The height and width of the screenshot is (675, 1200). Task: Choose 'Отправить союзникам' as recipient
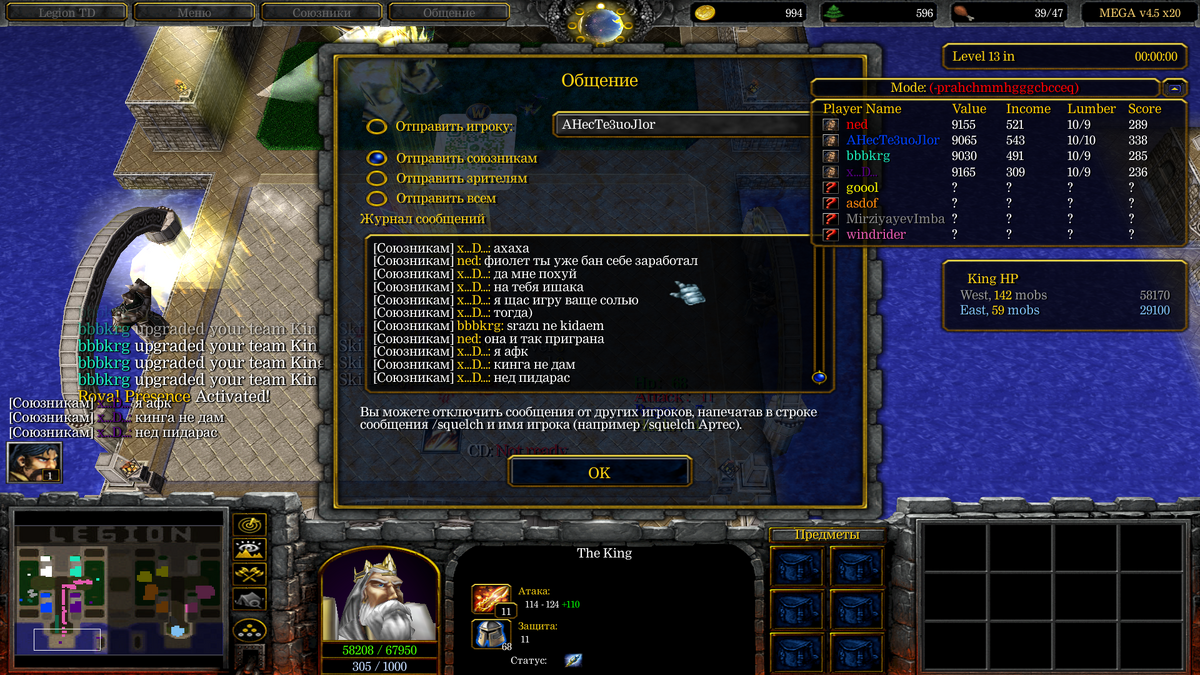click(377, 158)
